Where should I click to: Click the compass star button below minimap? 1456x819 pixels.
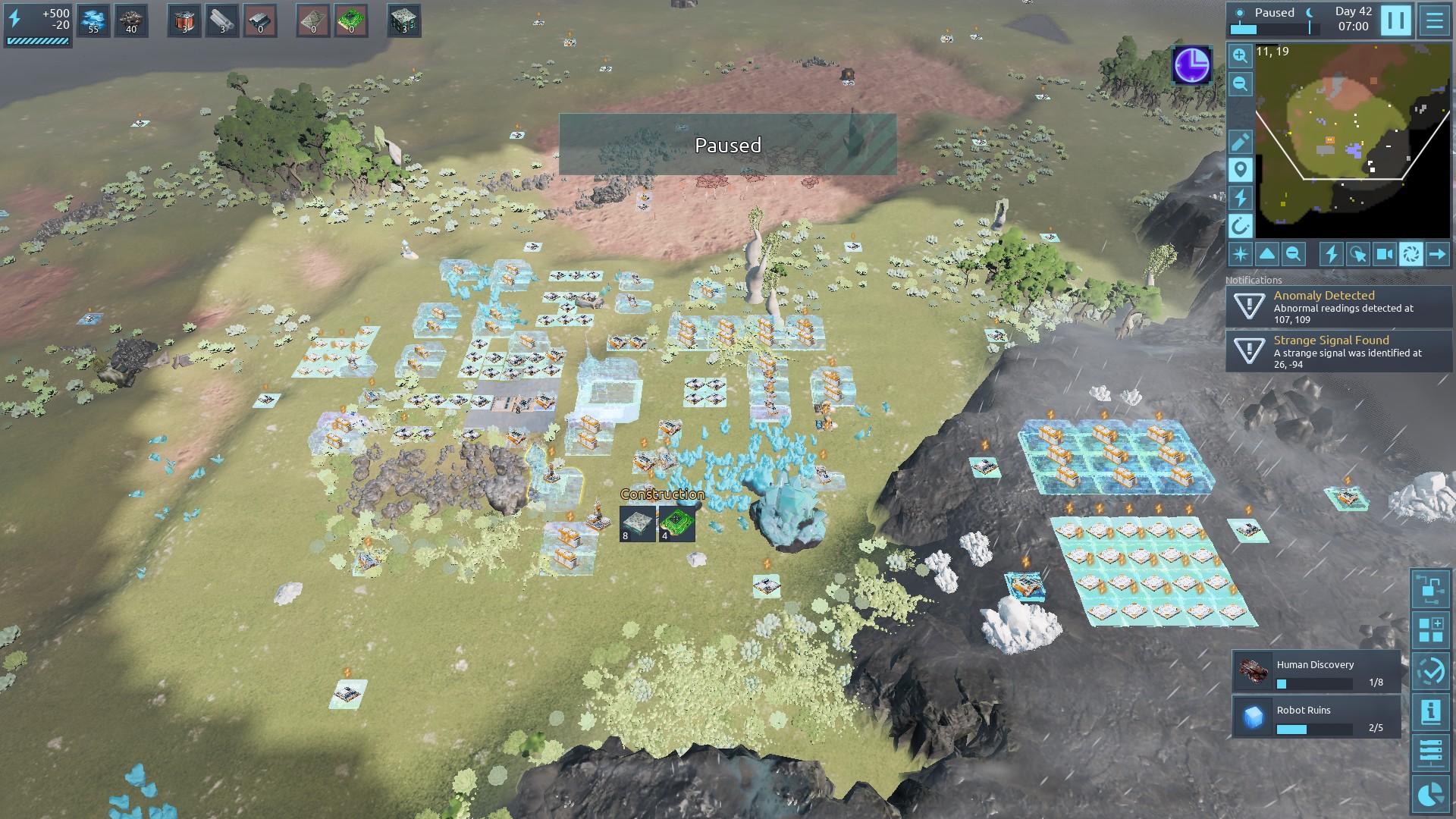[1241, 255]
